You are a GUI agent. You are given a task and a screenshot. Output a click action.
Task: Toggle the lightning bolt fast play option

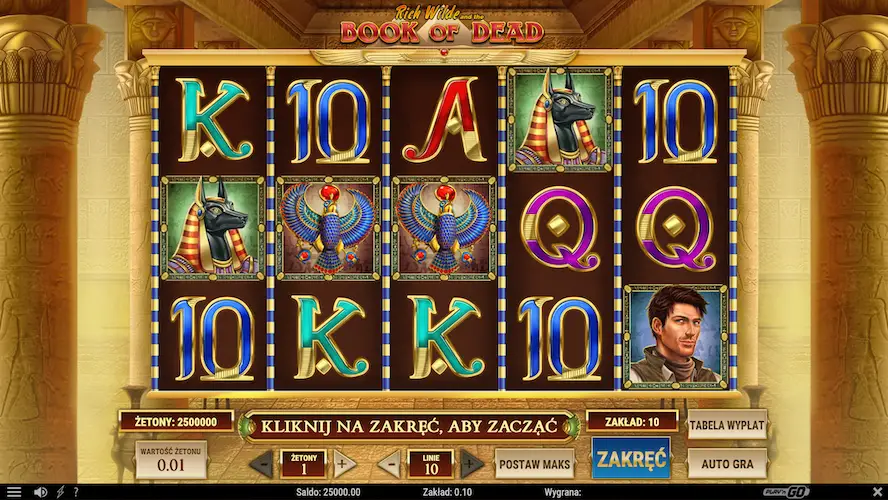pyautogui.click(x=61, y=492)
